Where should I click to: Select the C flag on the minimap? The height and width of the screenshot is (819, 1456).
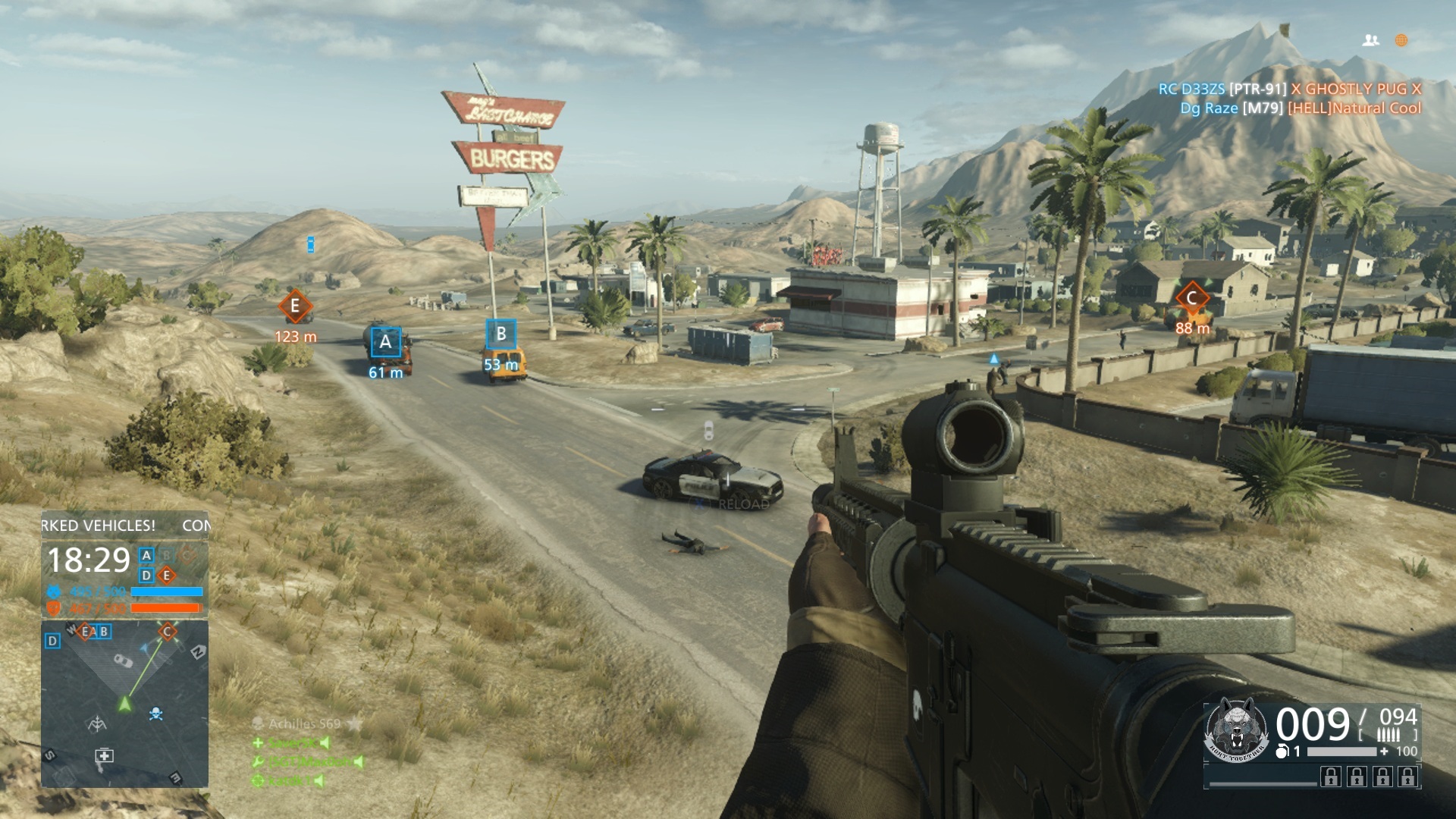click(168, 631)
